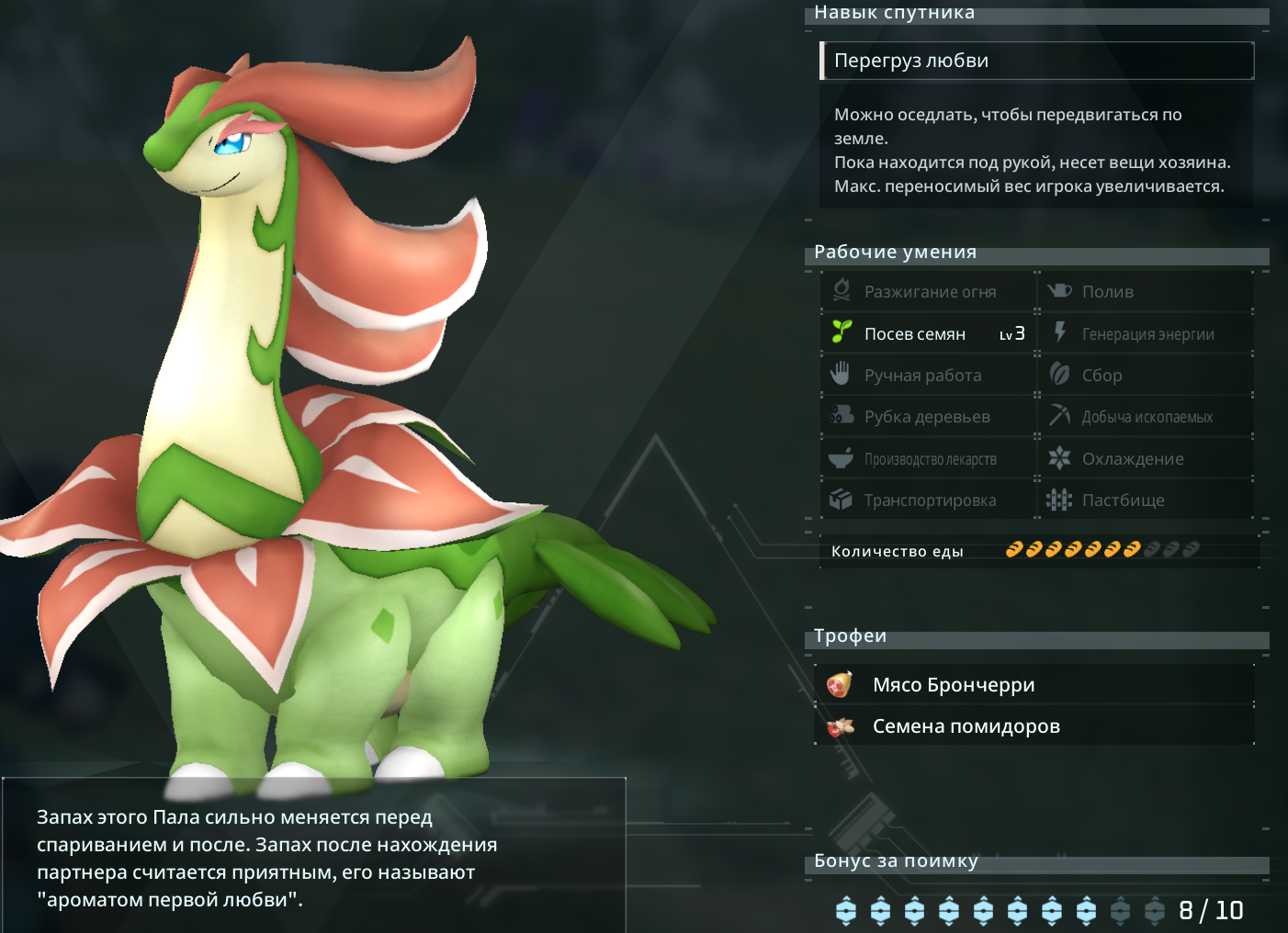Select the Производство лекарств skill cell
1288x933 pixels.
pyautogui.click(x=928, y=459)
